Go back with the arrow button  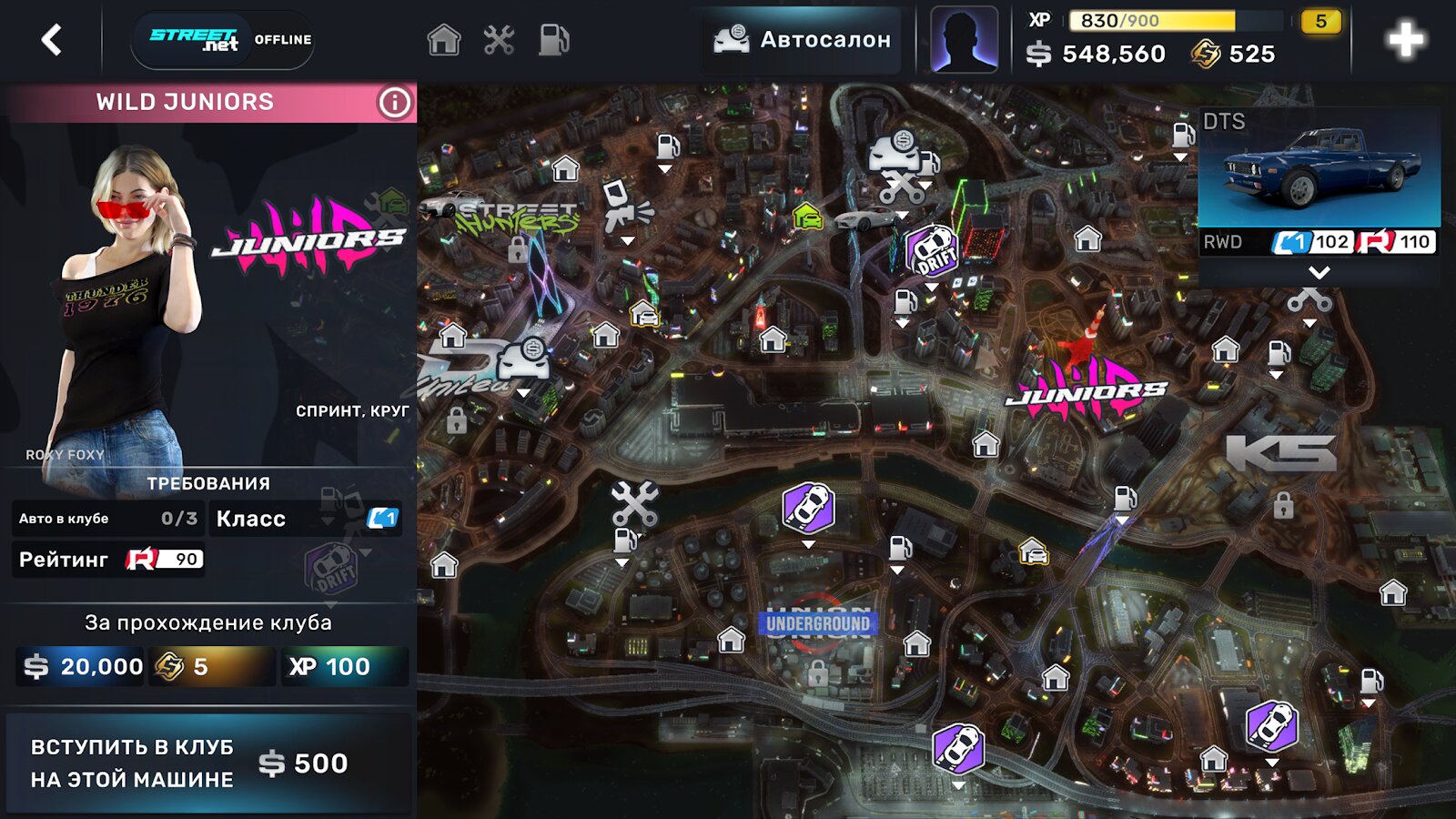click(x=52, y=40)
